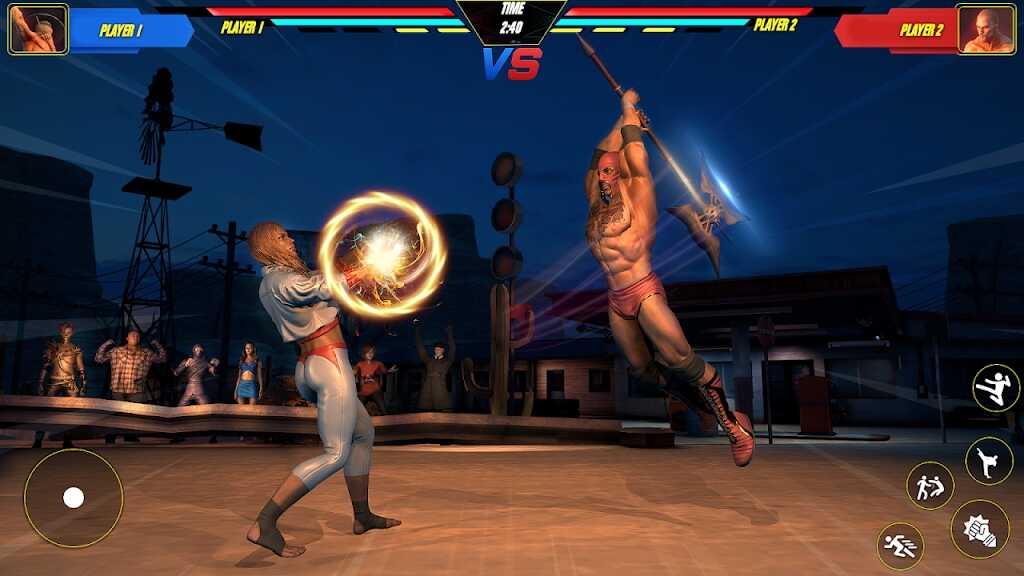Hit the fist punch attack button

(980, 529)
